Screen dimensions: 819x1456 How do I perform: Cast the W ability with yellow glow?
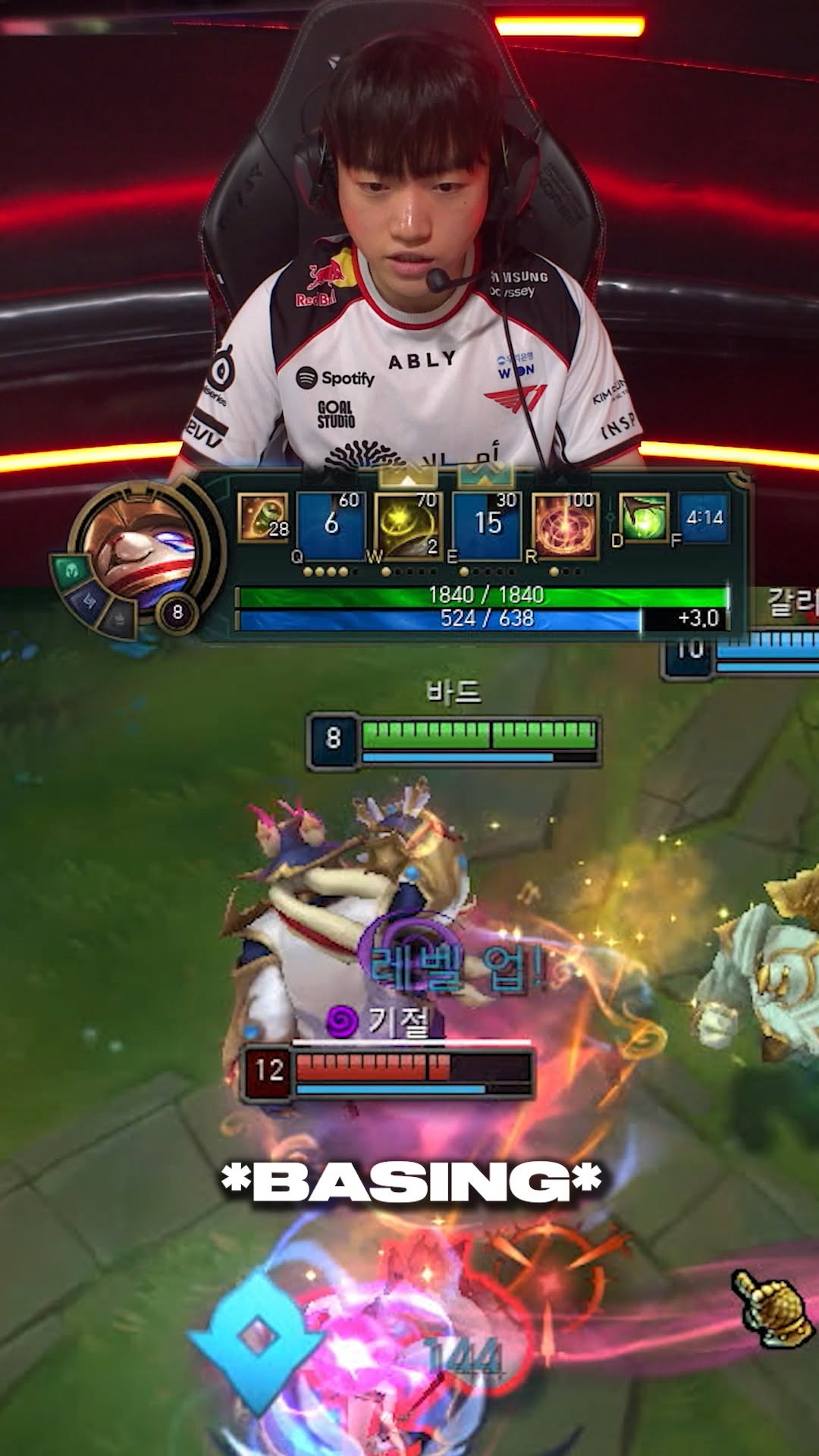(409, 525)
